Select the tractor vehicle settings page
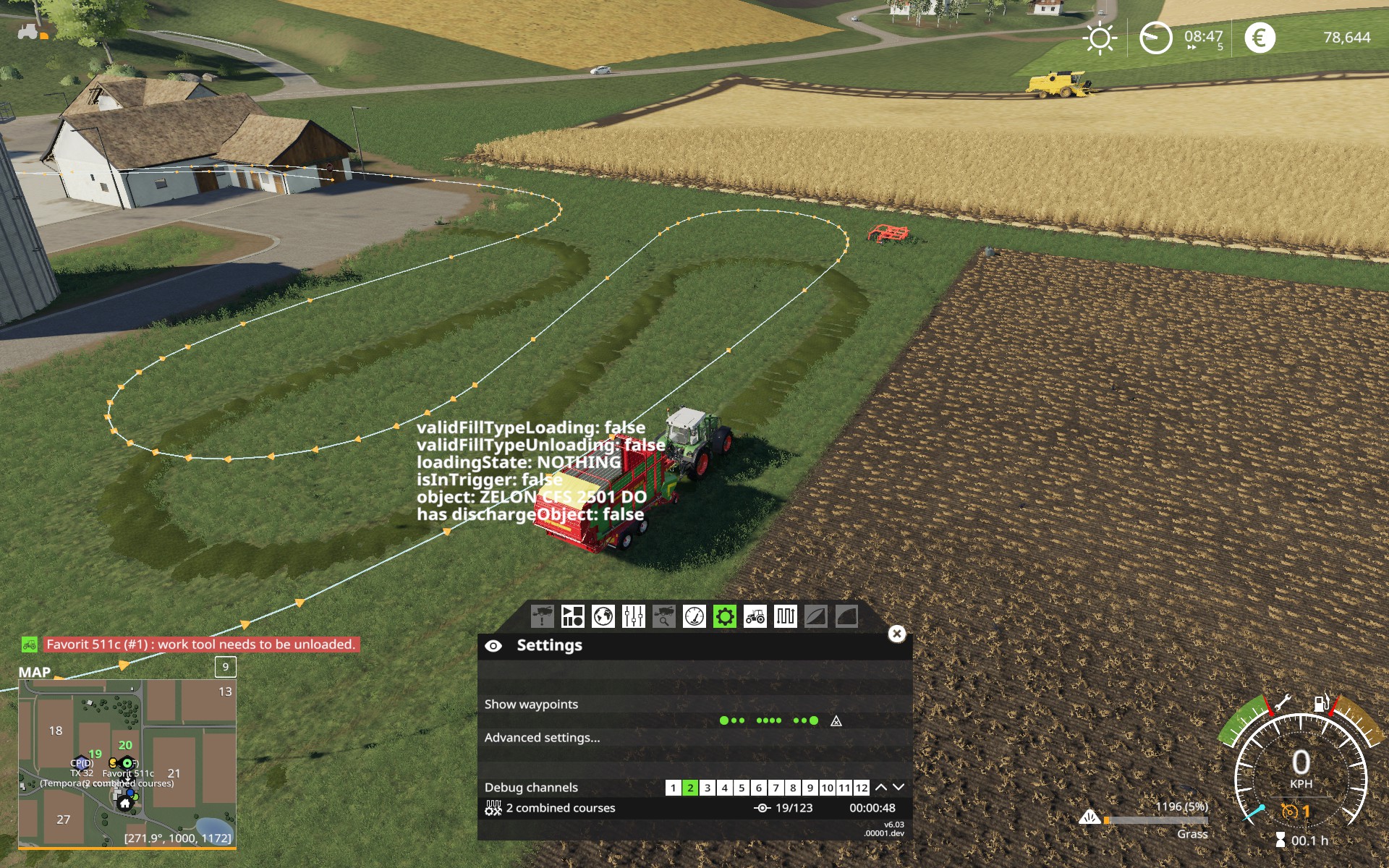 755,617
